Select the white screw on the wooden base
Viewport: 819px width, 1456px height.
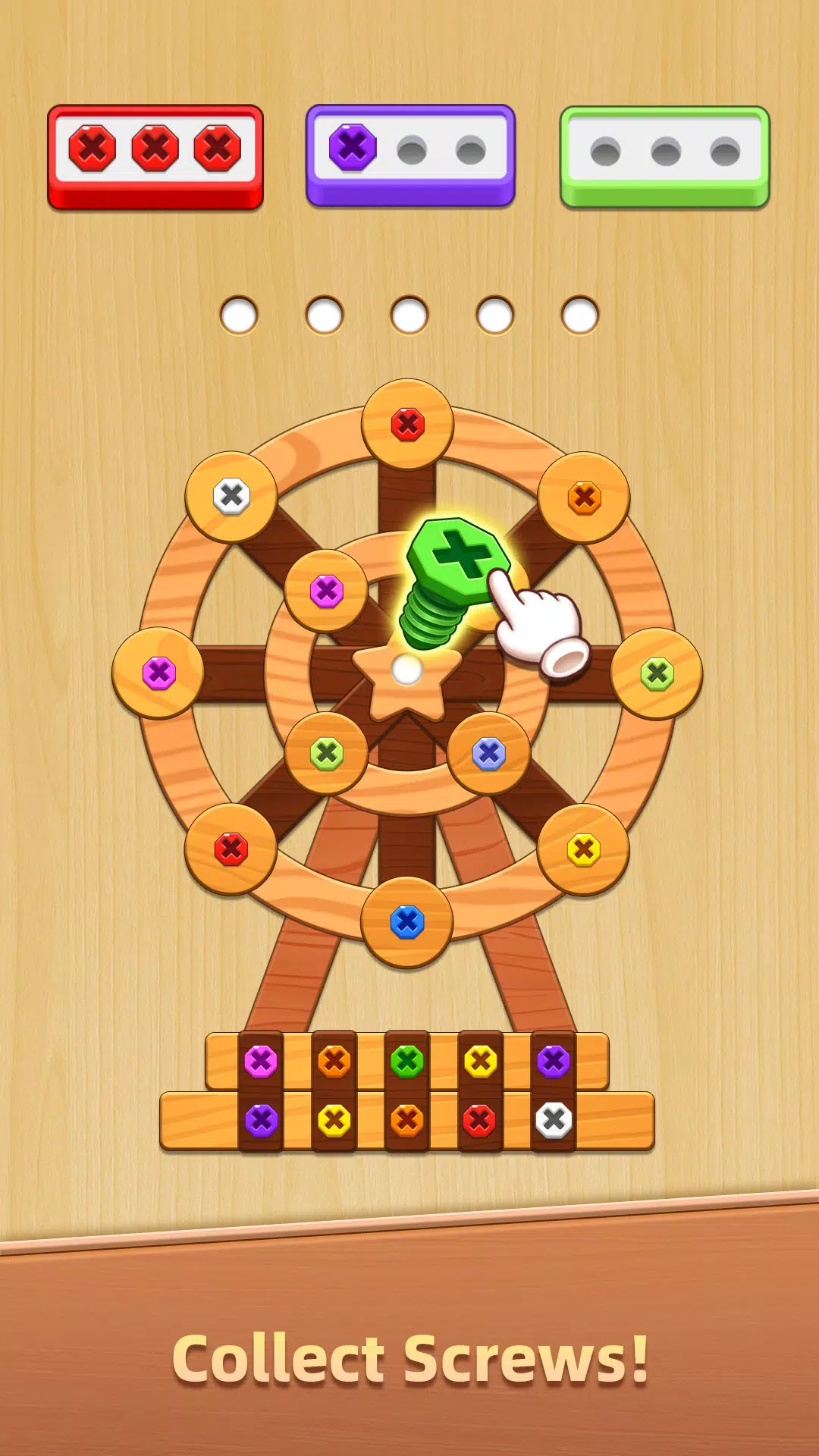coord(554,1120)
